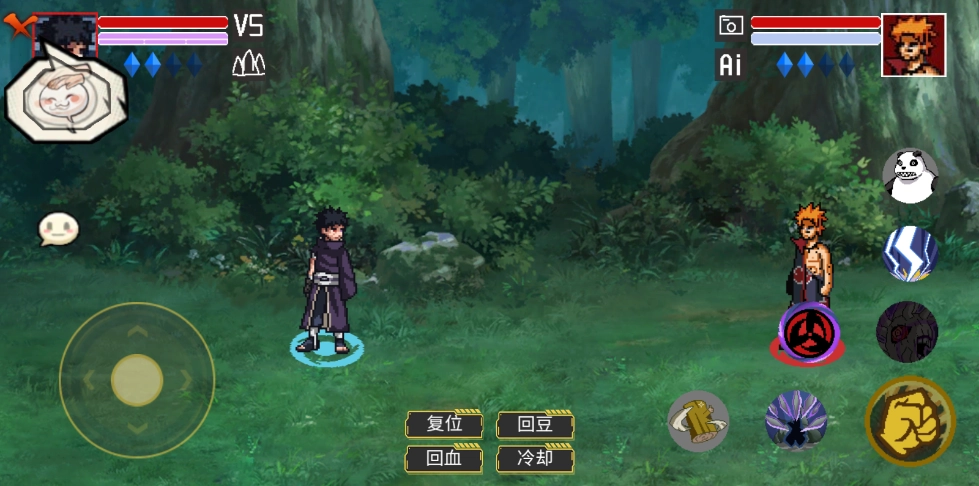Click the camera screenshot icon

click(x=731, y=26)
